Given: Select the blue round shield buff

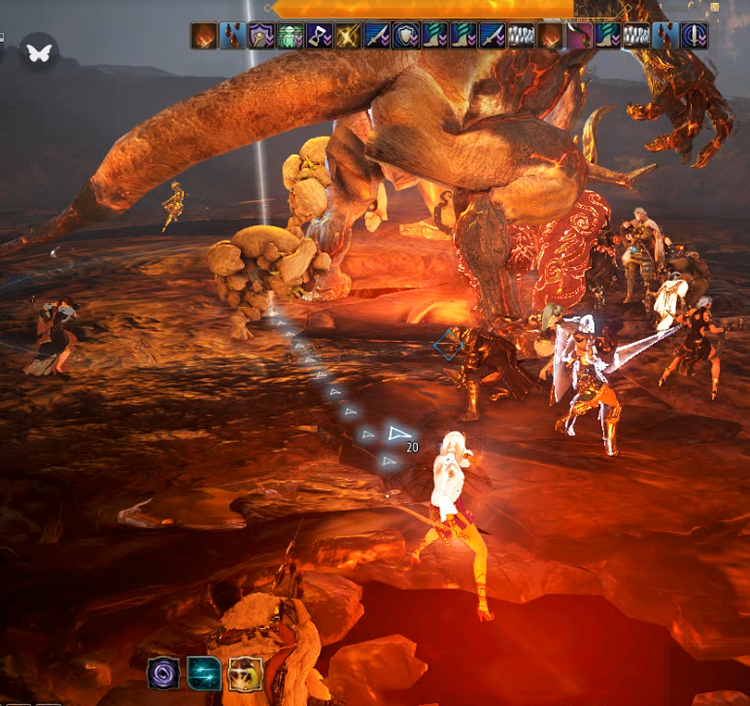Looking at the screenshot, I should pos(406,37).
